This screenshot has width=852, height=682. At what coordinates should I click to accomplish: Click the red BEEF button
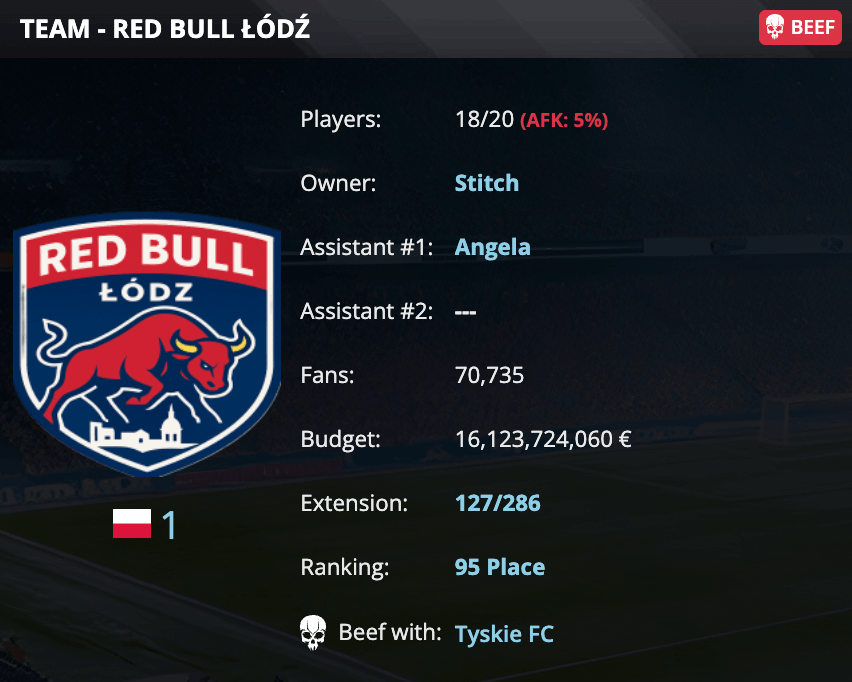[799, 28]
